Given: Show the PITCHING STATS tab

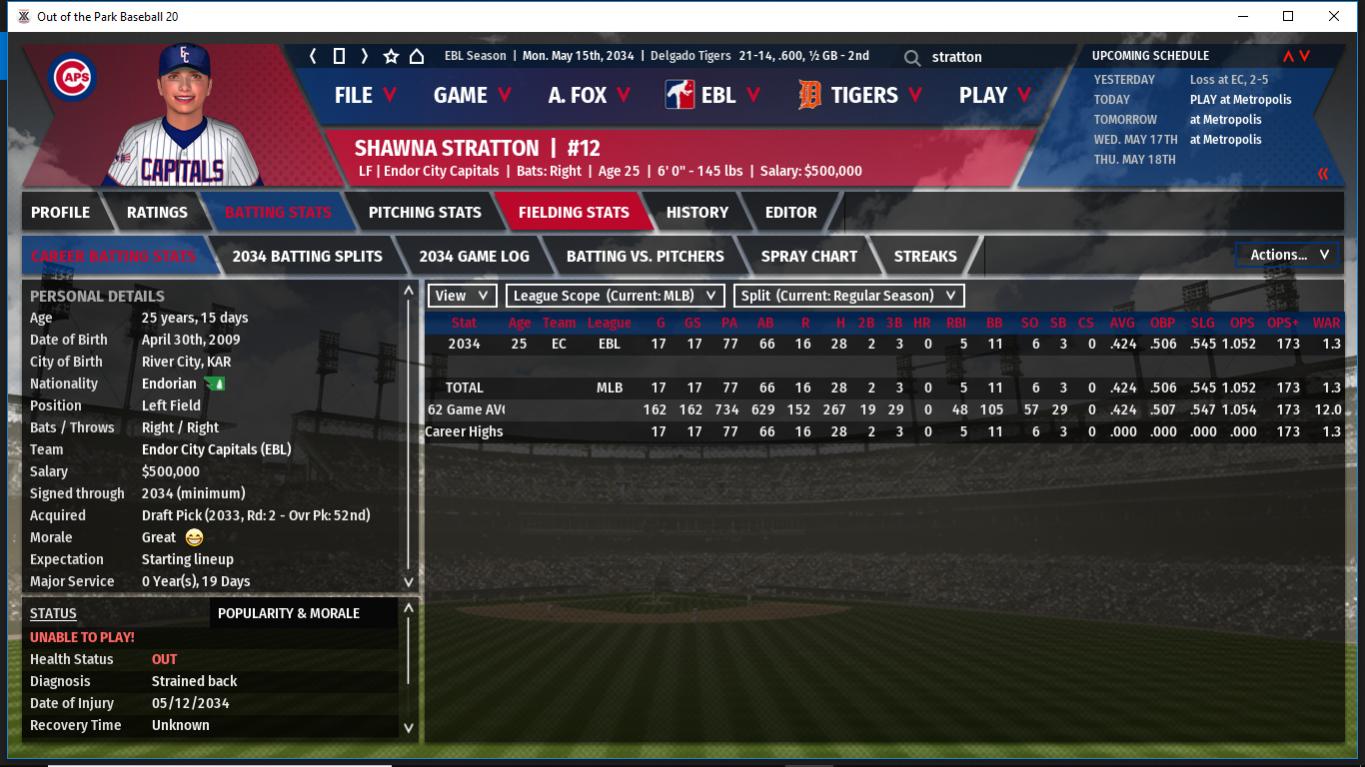Looking at the screenshot, I should [x=425, y=212].
